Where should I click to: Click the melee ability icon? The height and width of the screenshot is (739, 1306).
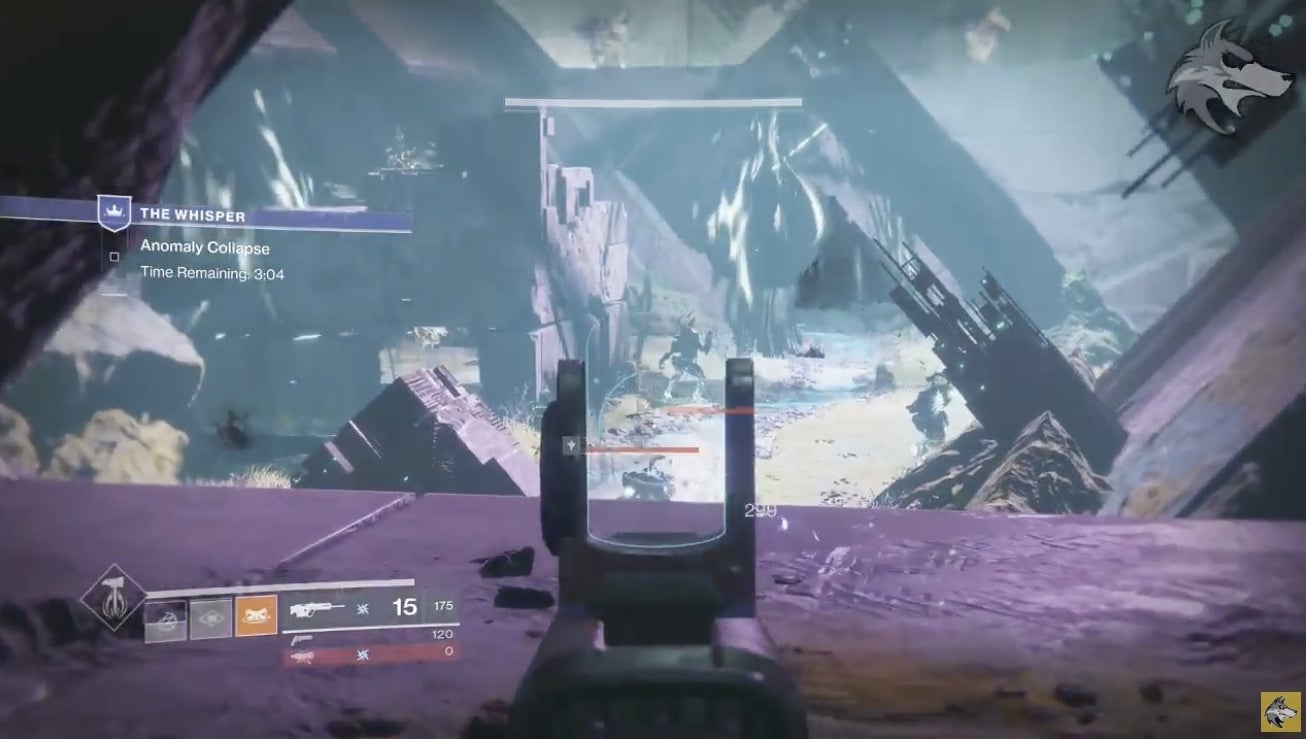pyautogui.click(x=209, y=617)
